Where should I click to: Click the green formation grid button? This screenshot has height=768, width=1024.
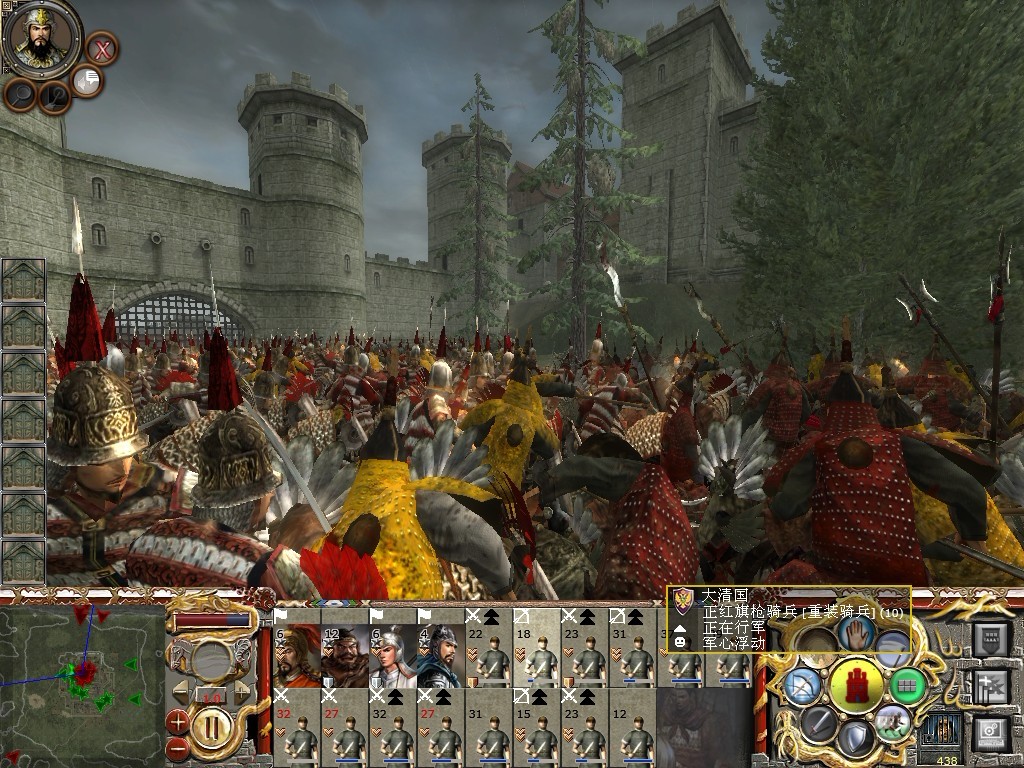pos(908,685)
